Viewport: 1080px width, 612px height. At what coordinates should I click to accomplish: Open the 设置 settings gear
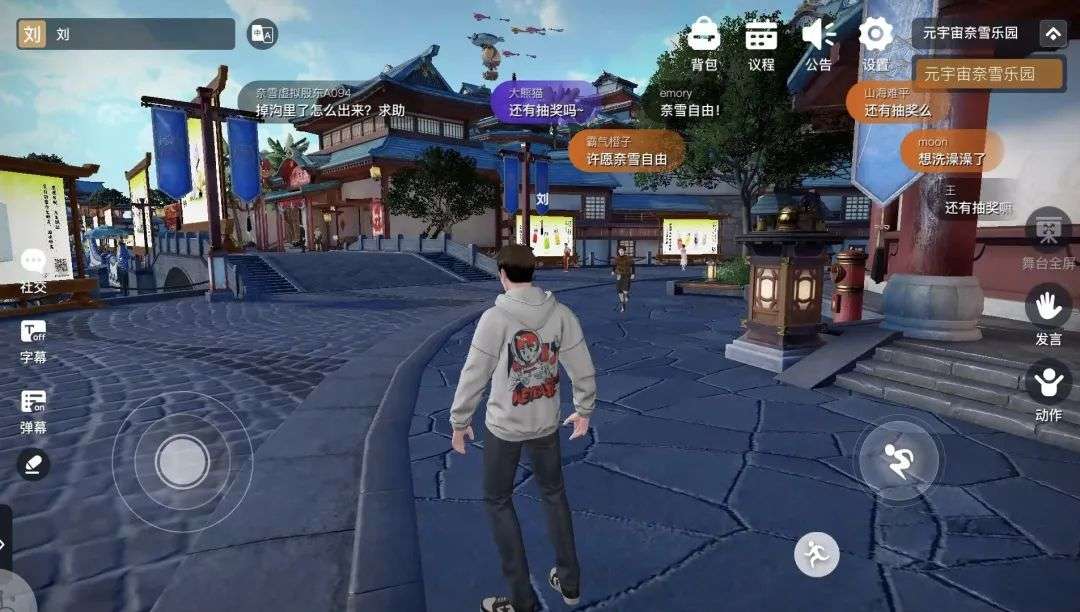click(x=876, y=43)
